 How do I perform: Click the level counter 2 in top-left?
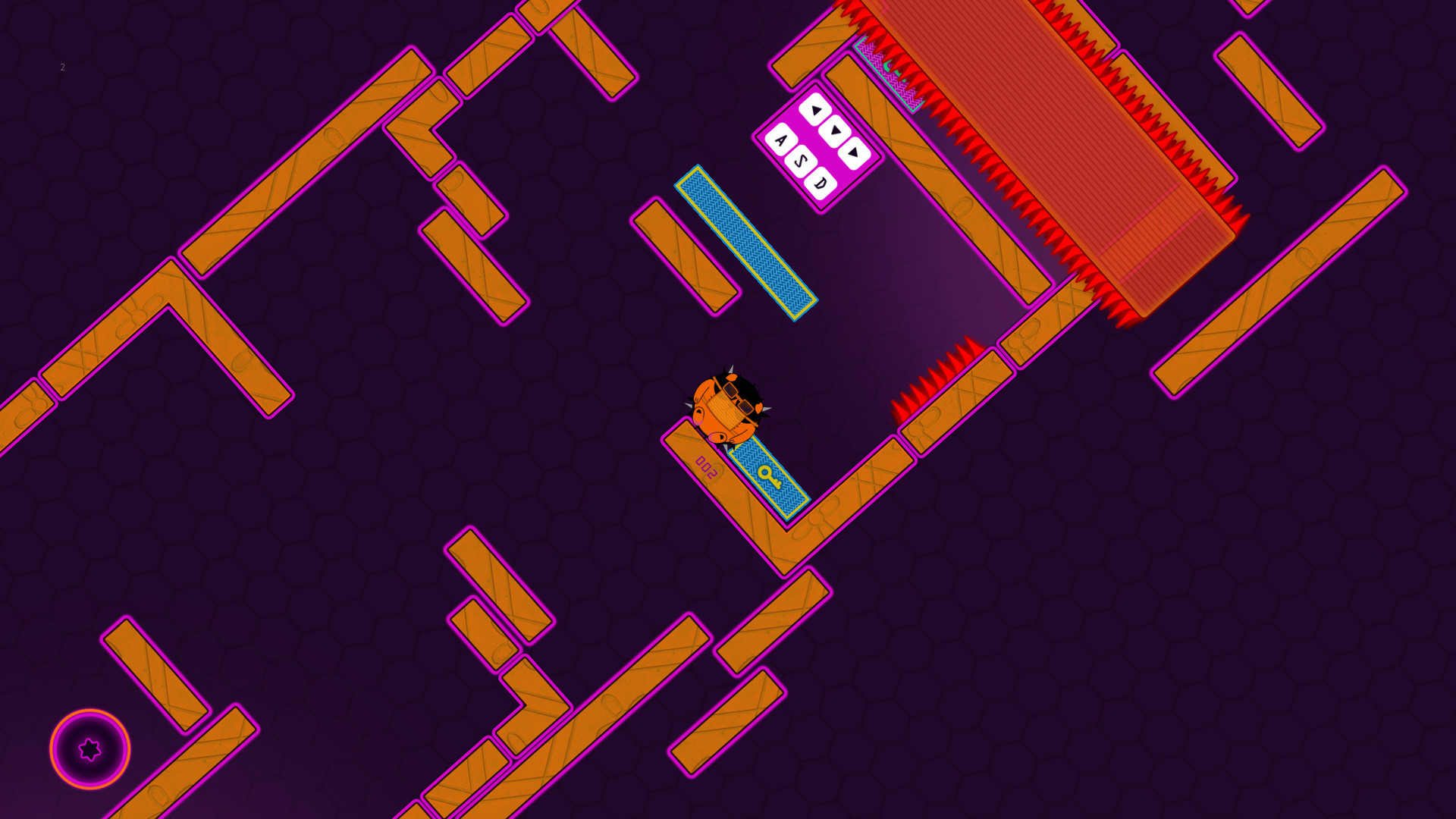(62, 68)
